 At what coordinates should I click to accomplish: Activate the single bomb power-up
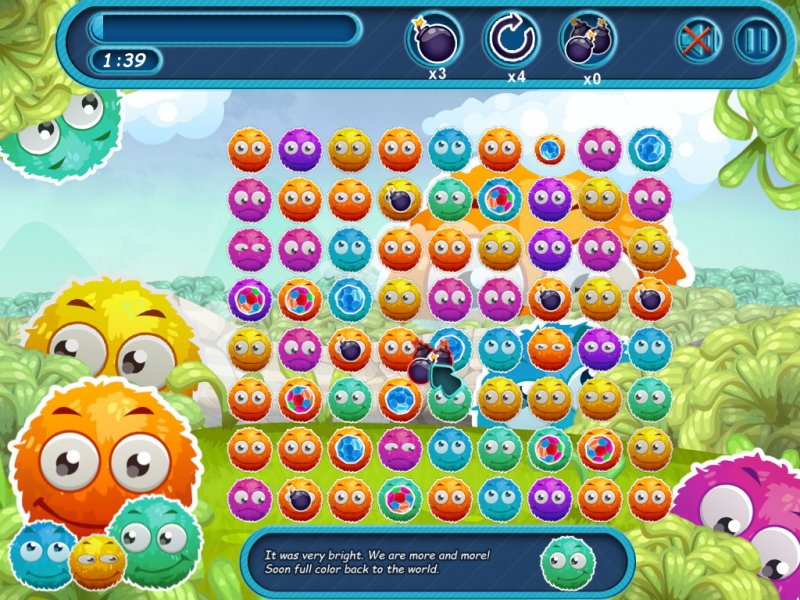(433, 40)
